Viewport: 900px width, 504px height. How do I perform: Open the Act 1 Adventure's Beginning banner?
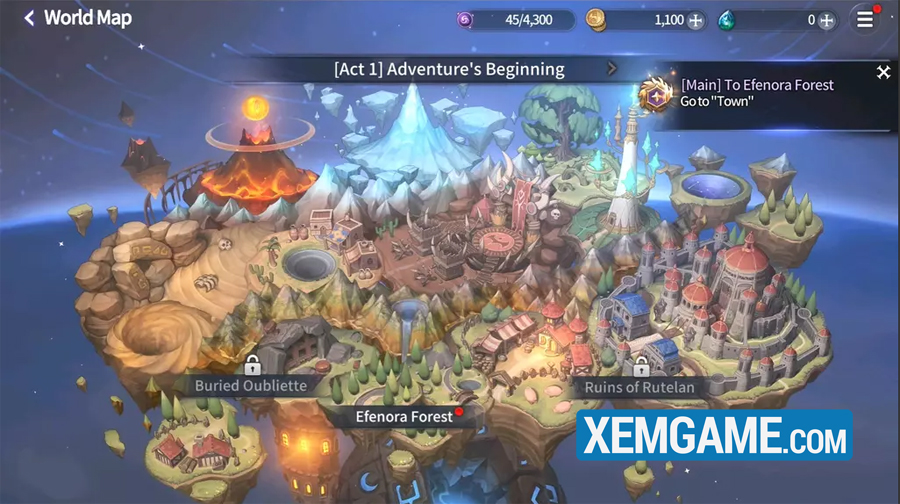click(449, 69)
